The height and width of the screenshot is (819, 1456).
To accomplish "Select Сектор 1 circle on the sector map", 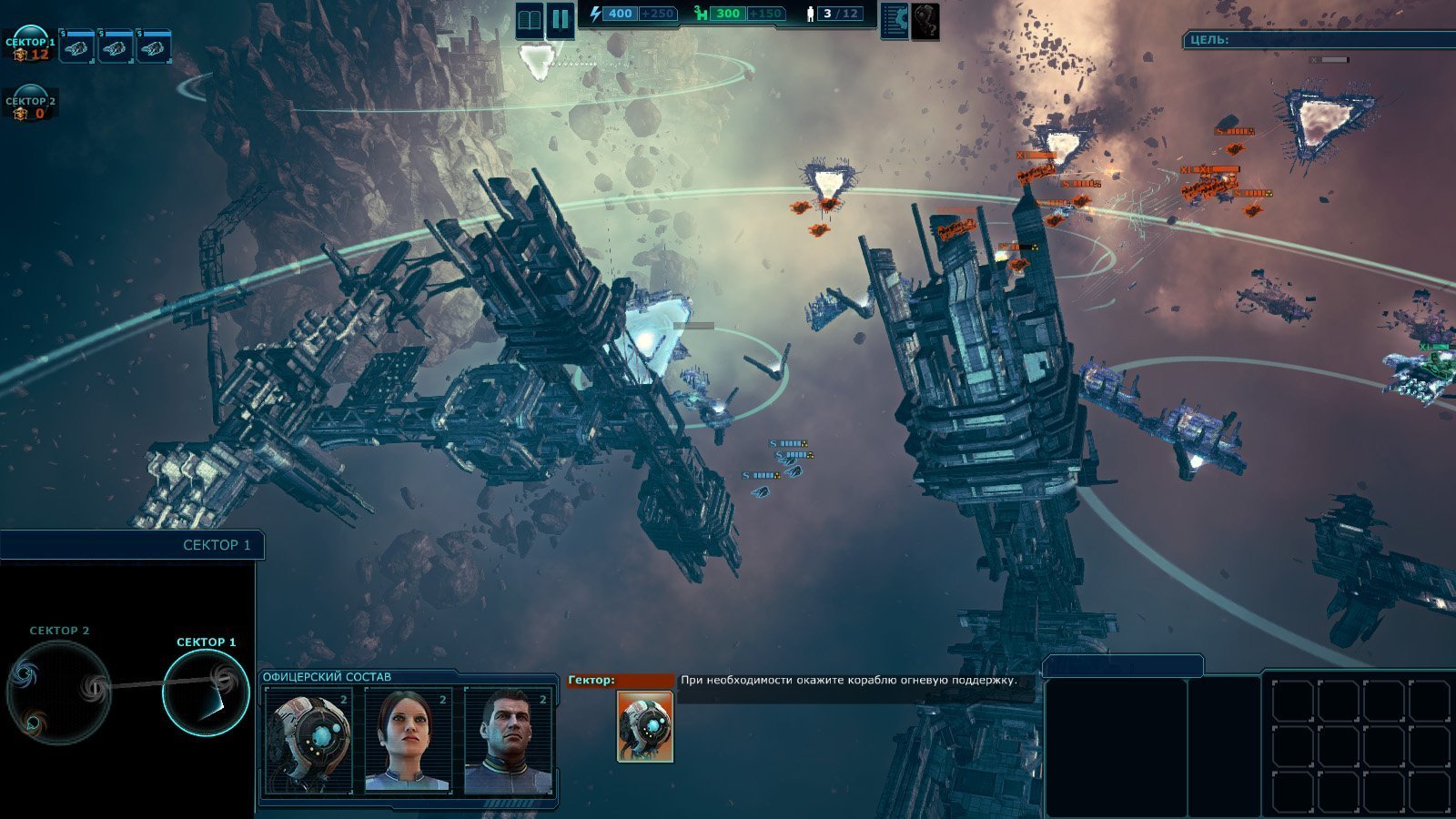I will click(x=206, y=693).
